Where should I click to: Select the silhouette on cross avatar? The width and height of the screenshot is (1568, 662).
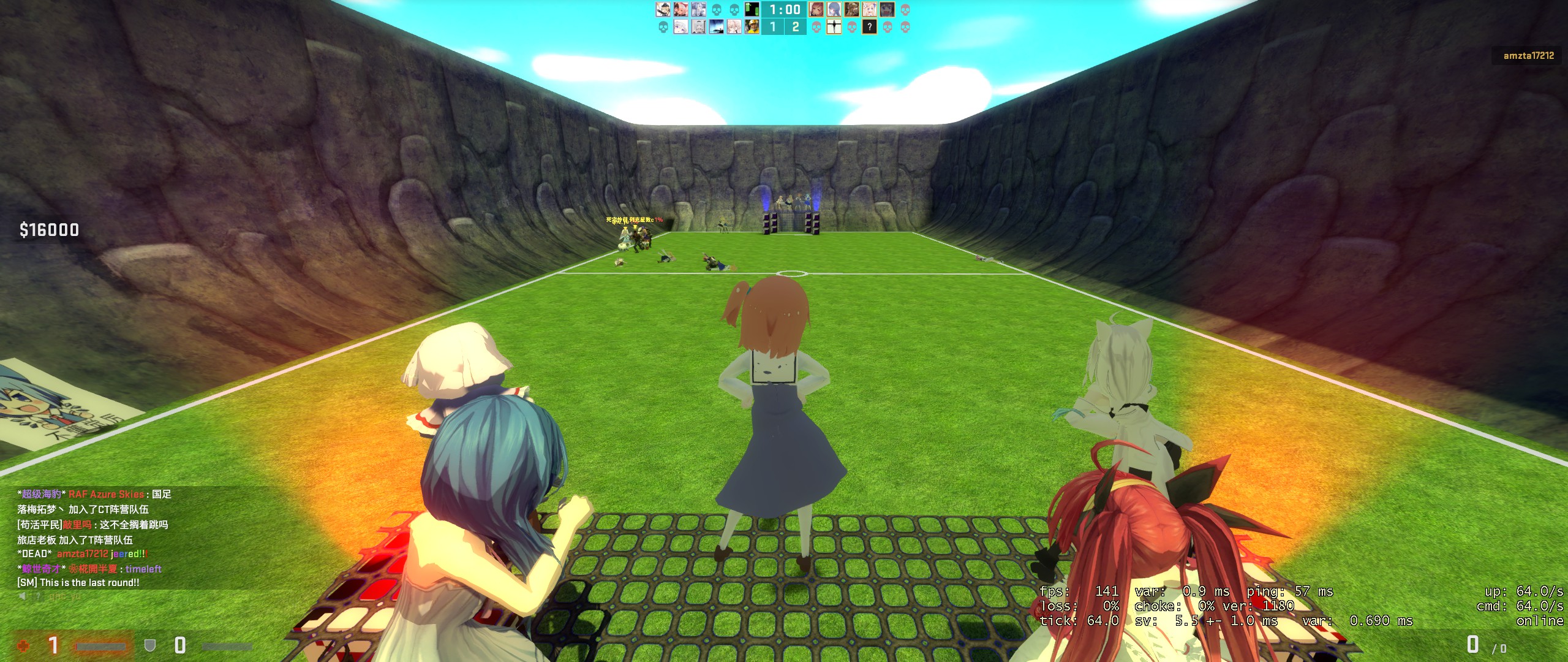[x=834, y=26]
